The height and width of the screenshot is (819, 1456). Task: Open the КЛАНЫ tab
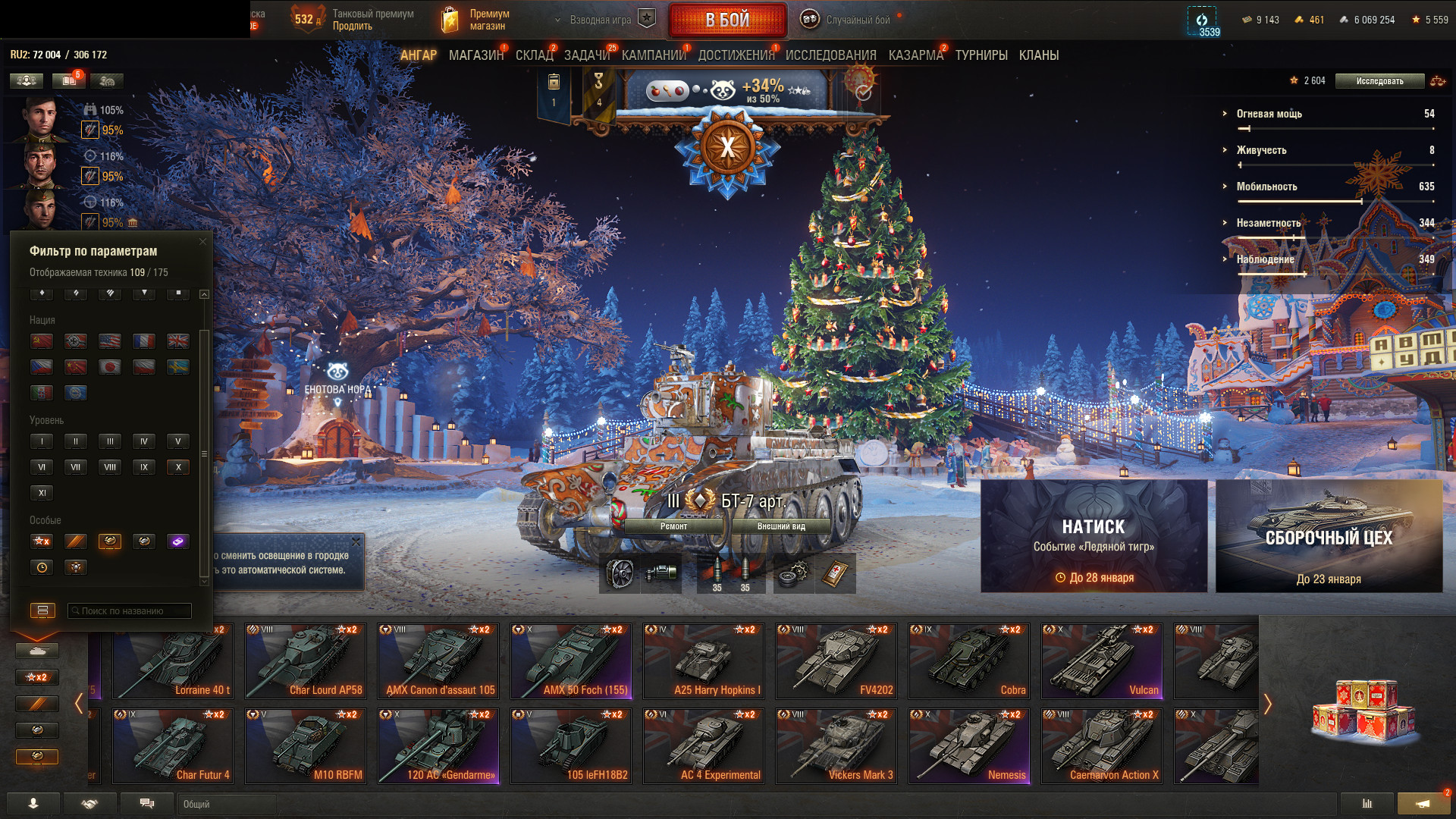(x=1038, y=55)
